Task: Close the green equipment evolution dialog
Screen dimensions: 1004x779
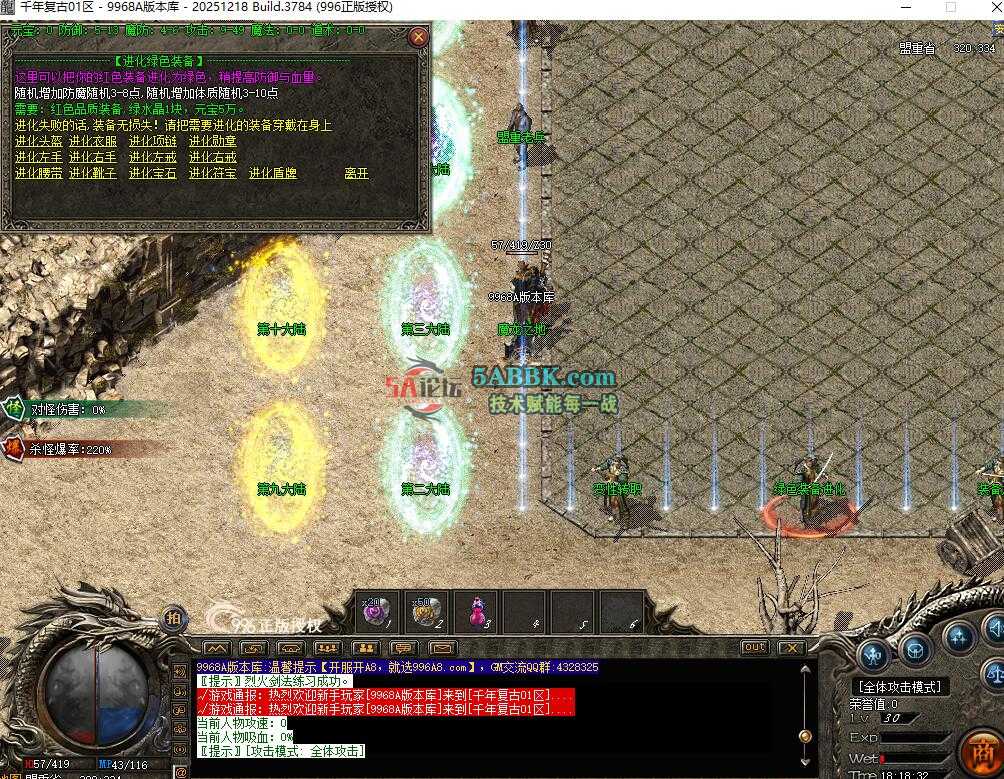Action: click(x=419, y=38)
